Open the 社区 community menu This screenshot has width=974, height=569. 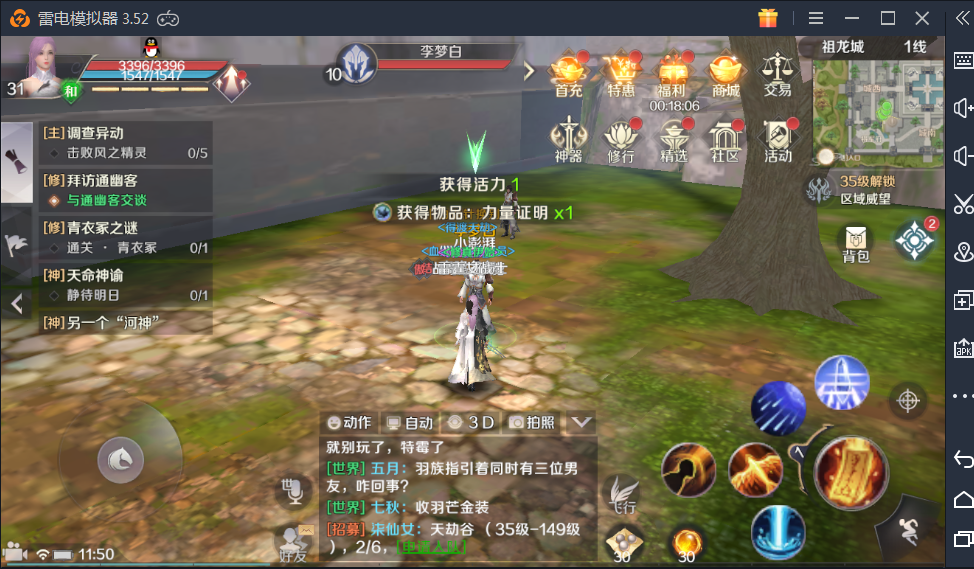coord(725,140)
